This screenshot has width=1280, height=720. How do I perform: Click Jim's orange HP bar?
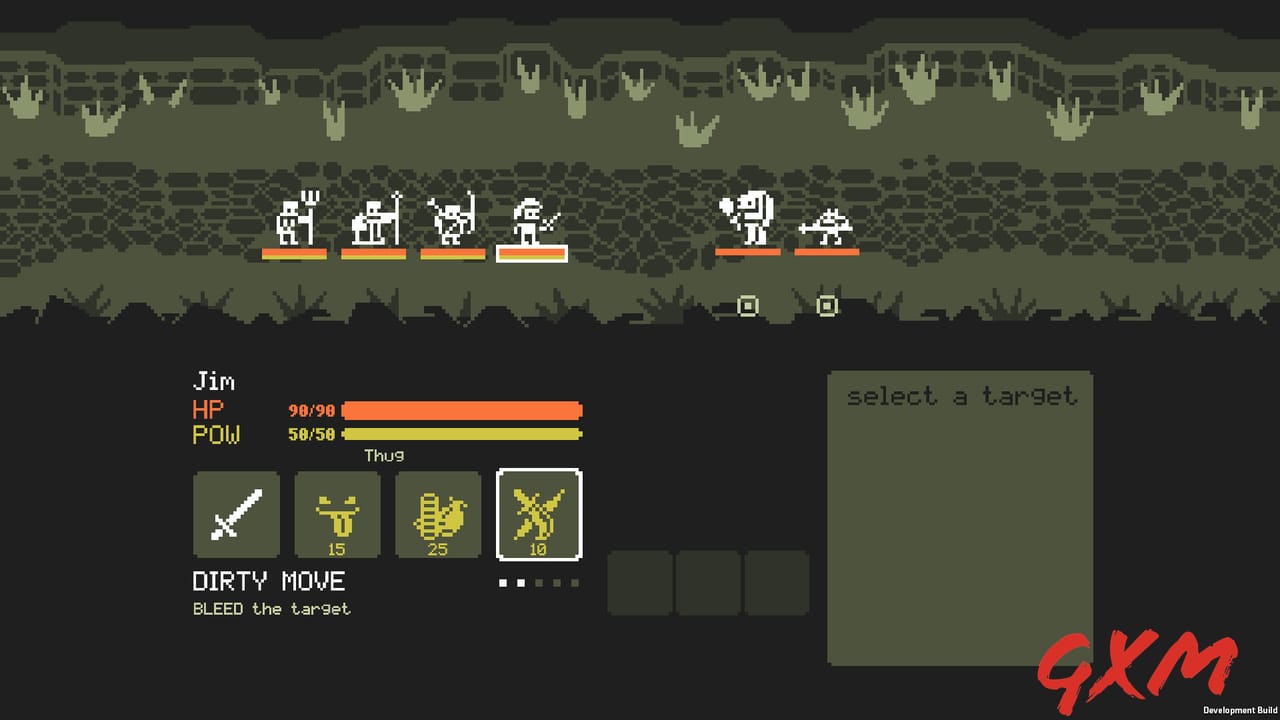tap(460, 410)
